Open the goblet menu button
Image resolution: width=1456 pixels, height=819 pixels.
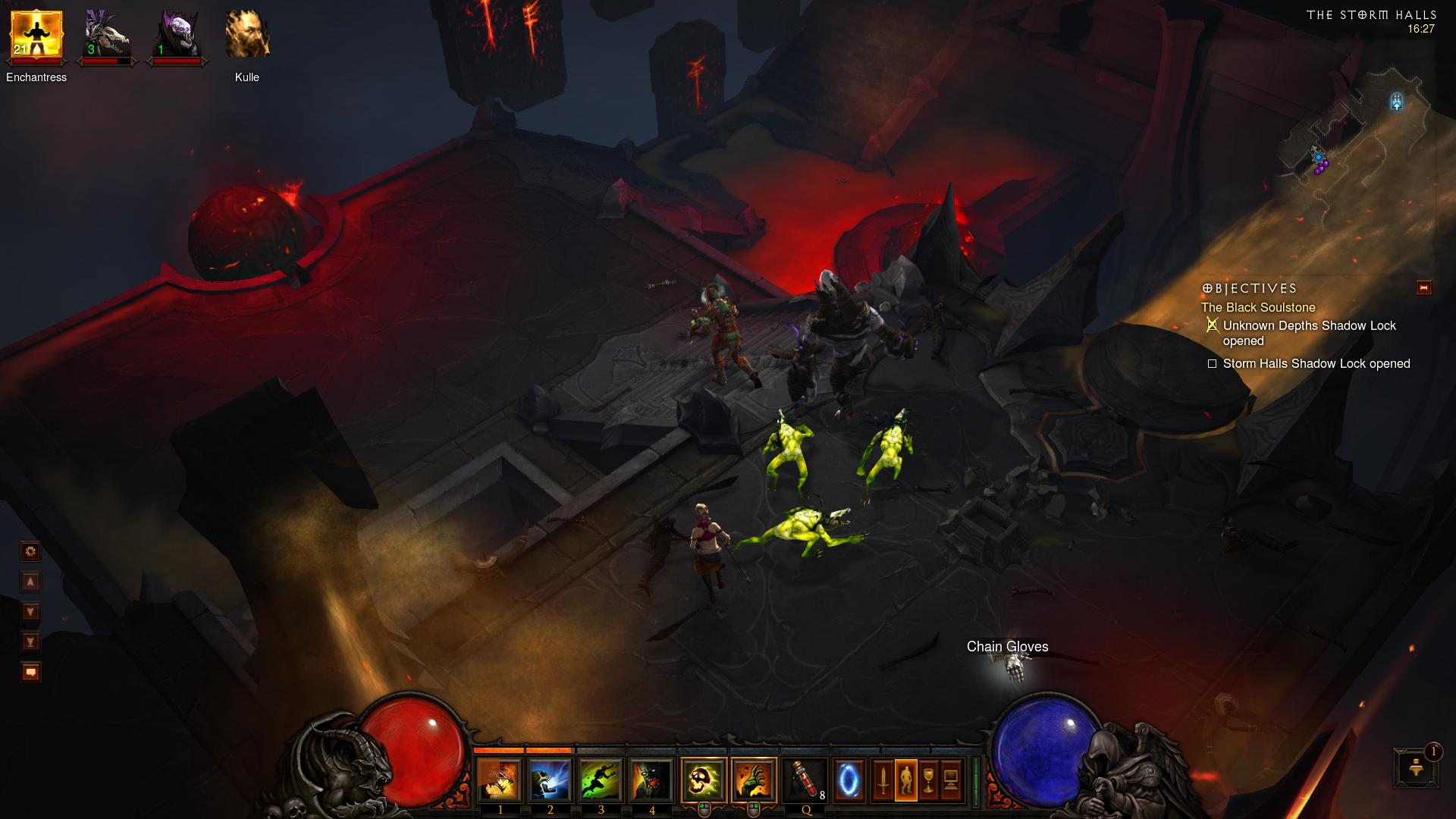tap(928, 780)
